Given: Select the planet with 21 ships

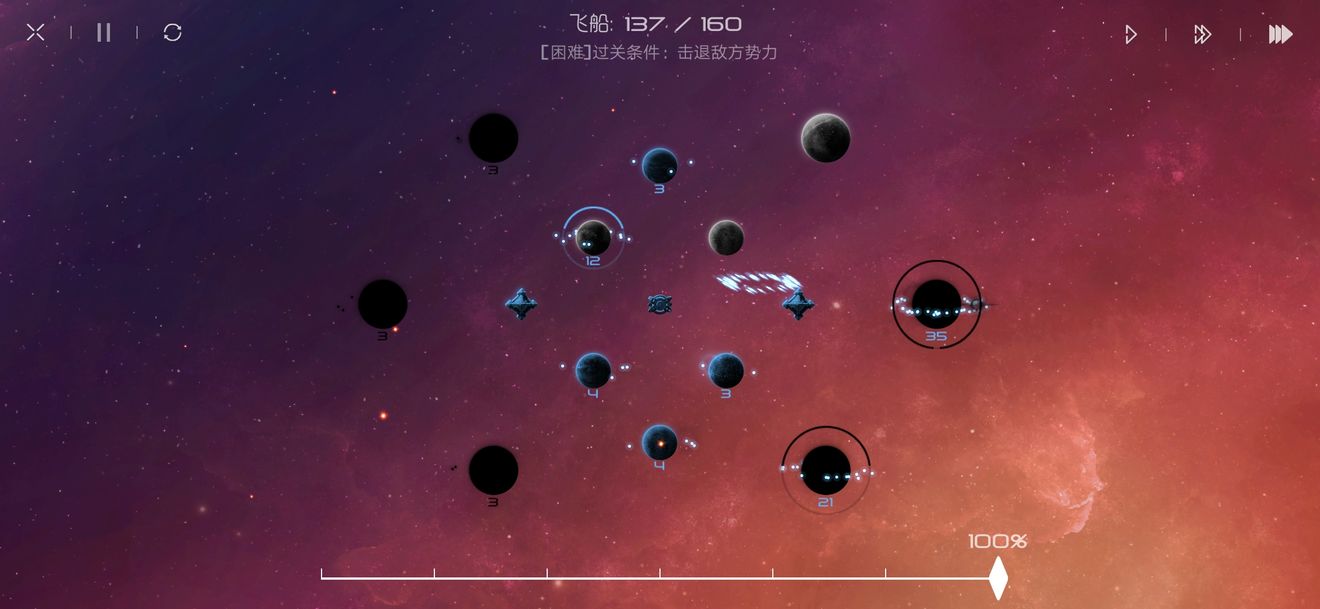Looking at the screenshot, I should pos(826,469).
